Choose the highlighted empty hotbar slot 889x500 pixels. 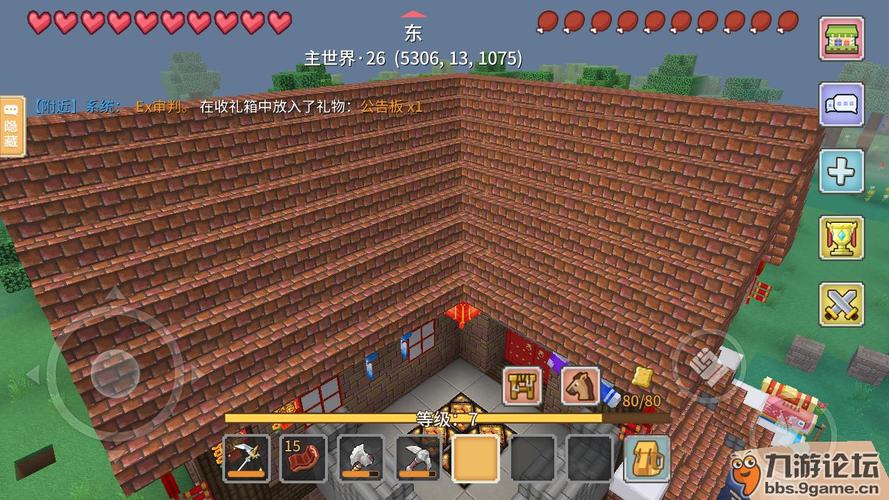(475, 458)
